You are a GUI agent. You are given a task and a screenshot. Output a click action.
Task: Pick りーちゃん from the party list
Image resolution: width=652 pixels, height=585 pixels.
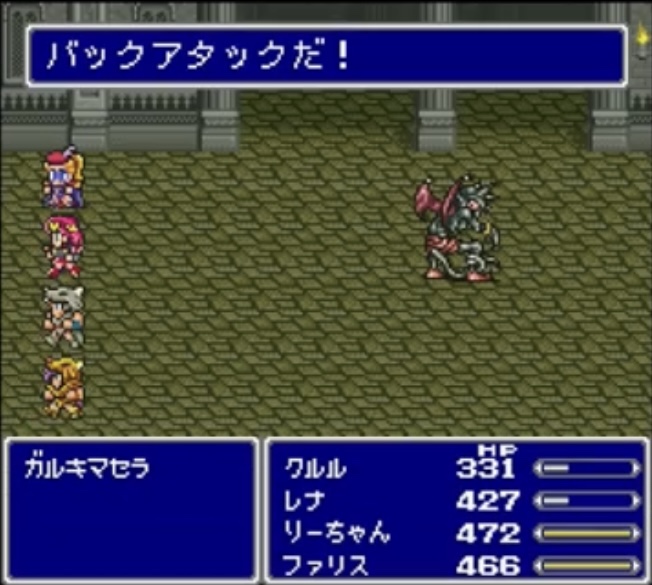[333, 534]
